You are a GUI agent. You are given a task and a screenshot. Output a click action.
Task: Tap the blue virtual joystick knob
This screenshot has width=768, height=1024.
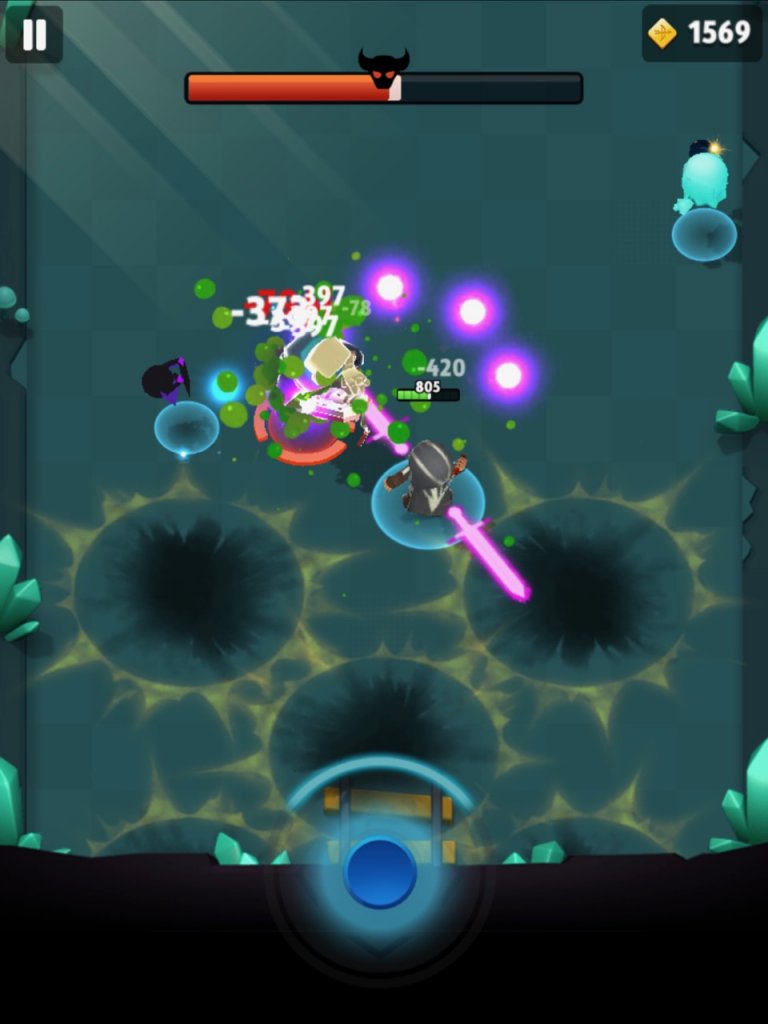coord(380,873)
